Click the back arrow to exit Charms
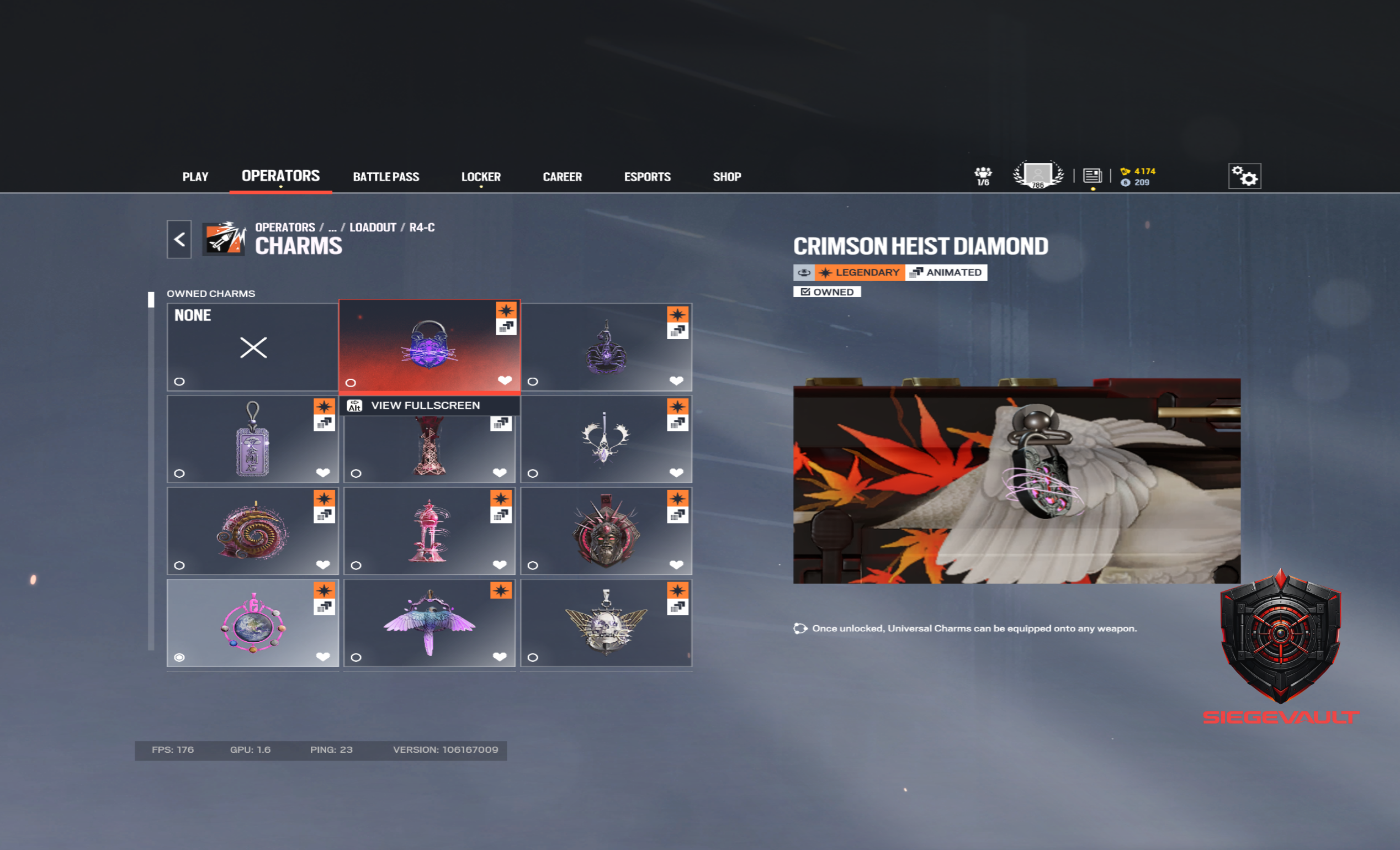This screenshot has width=1400, height=850. point(178,239)
